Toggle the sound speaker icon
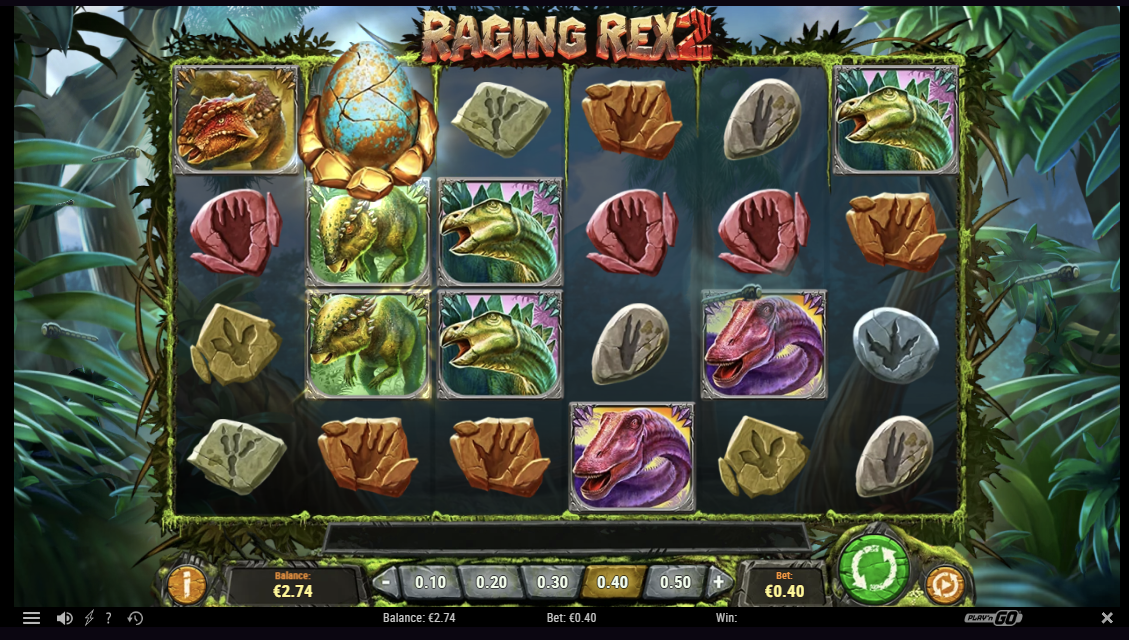1129x640 pixels. point(64,618)
